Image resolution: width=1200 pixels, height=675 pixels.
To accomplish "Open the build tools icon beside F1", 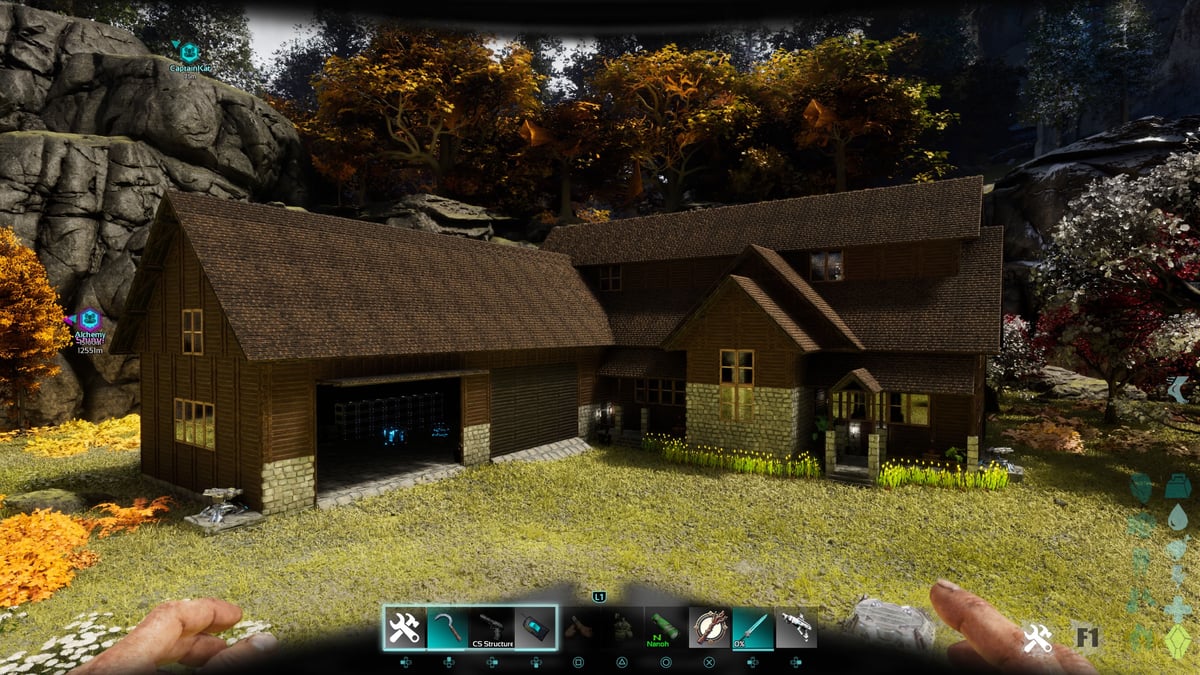I will [x=1036, y=639].
